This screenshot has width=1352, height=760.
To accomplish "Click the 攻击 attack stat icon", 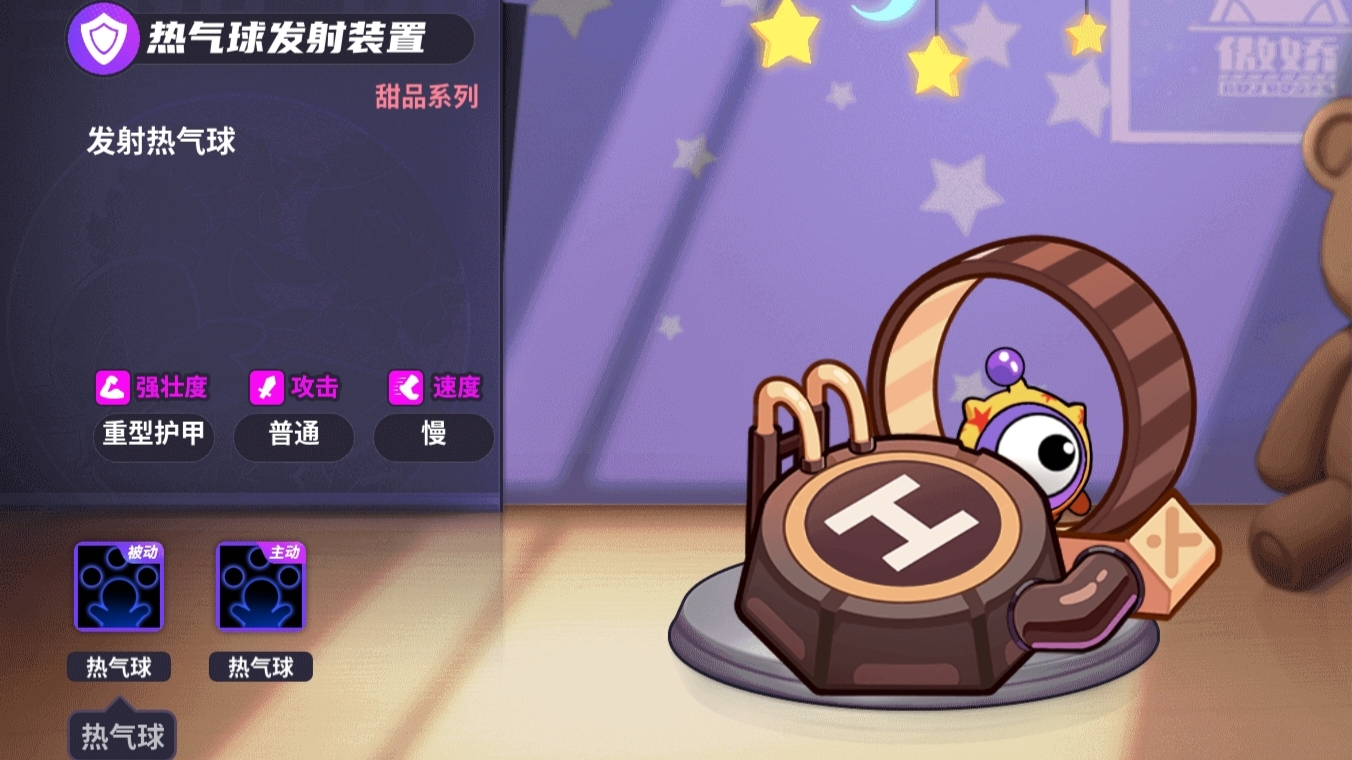I will pos(268,387).
